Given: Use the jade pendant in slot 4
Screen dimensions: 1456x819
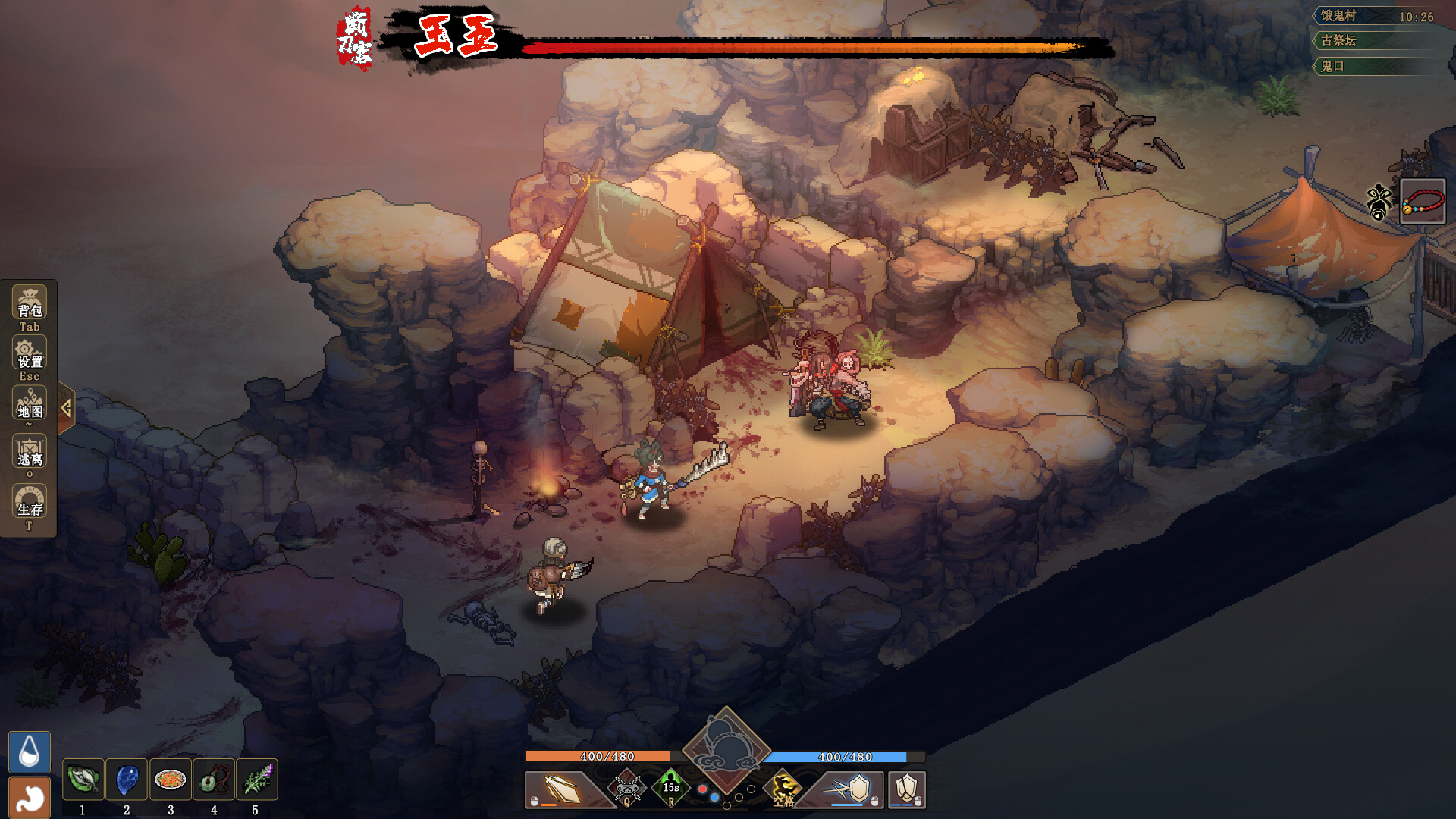Looking at the screenshot, I should 213,780.
